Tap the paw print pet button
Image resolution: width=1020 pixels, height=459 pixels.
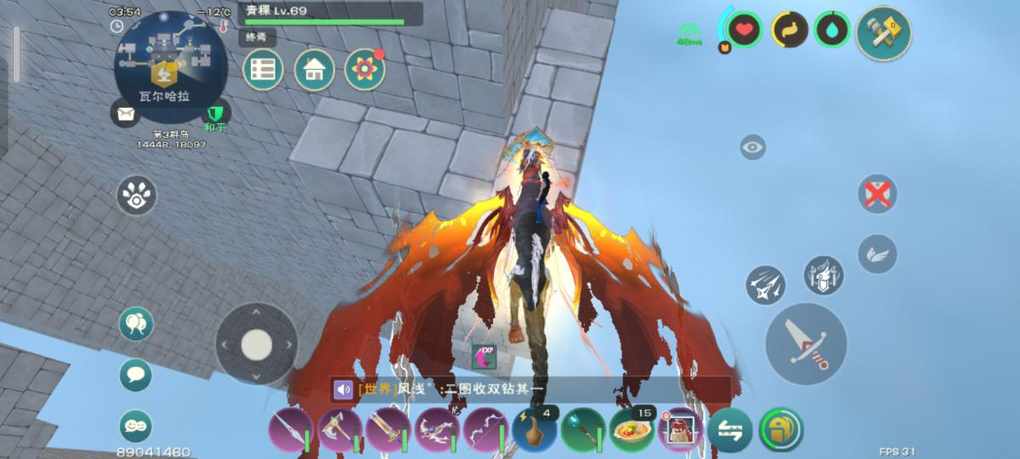(136, 196)
